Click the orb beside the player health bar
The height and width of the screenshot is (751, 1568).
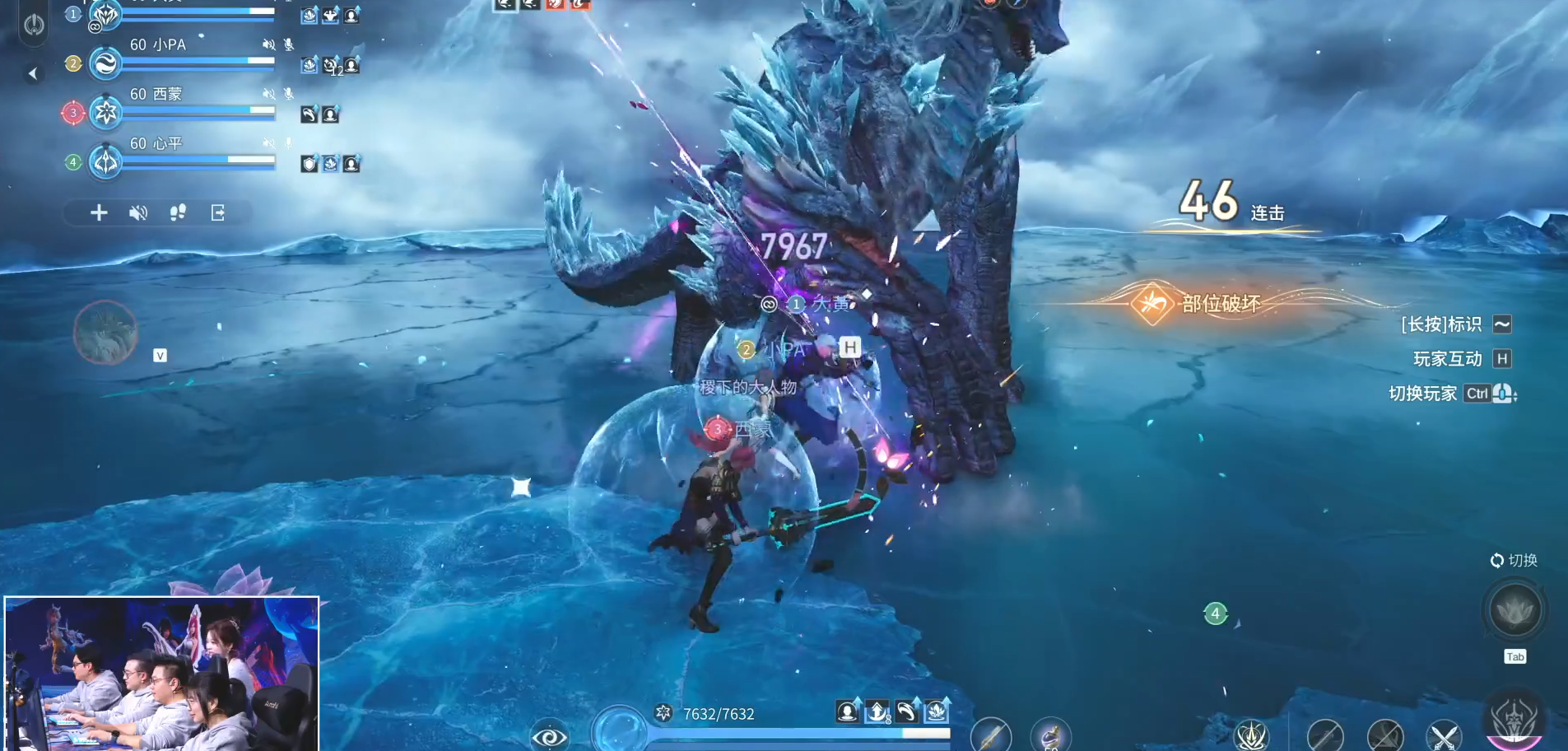pyautogui.click(x=619, y=730)
